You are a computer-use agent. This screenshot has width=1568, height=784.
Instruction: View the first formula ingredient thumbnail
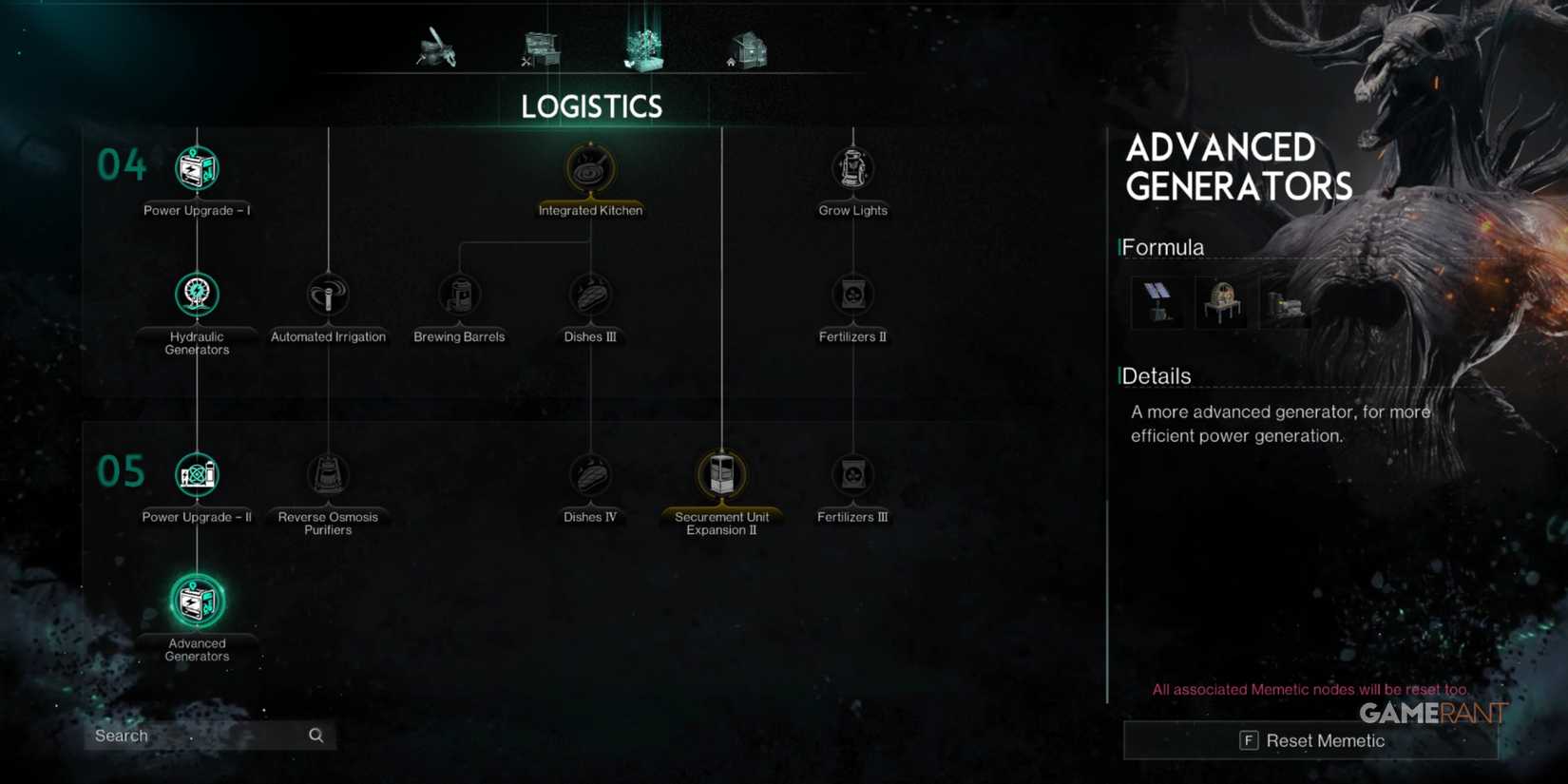coord(1157,300)
